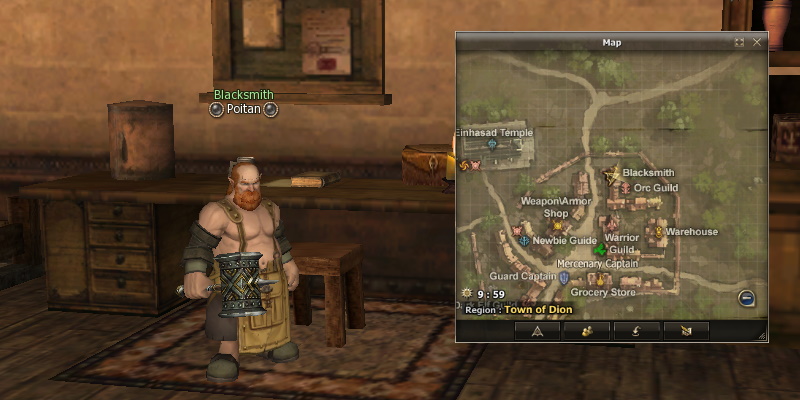Click the second map toolbar button
This screenshot has height=400, width=800.
pos(587,330)
